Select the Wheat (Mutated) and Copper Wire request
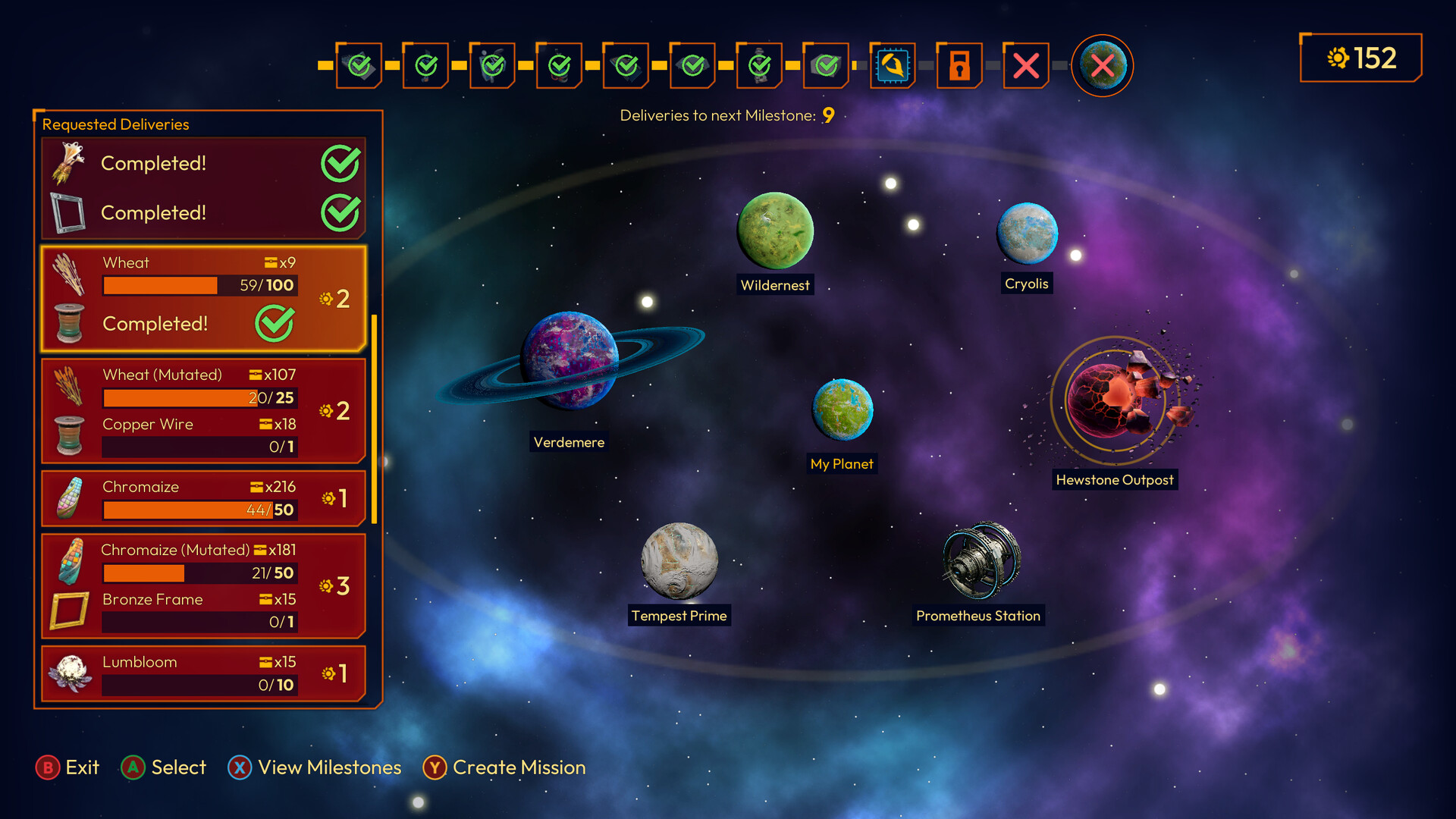Image resolution: width=1456 pixels, height=819 pixels. click(203, 410)
